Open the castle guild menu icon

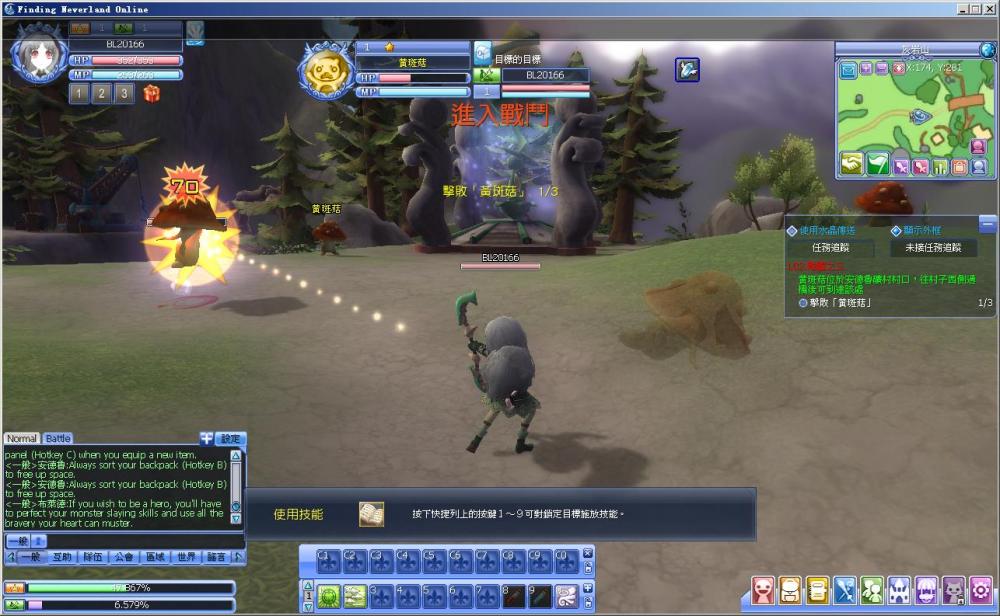pyautogui.click(x=900, y=590)
